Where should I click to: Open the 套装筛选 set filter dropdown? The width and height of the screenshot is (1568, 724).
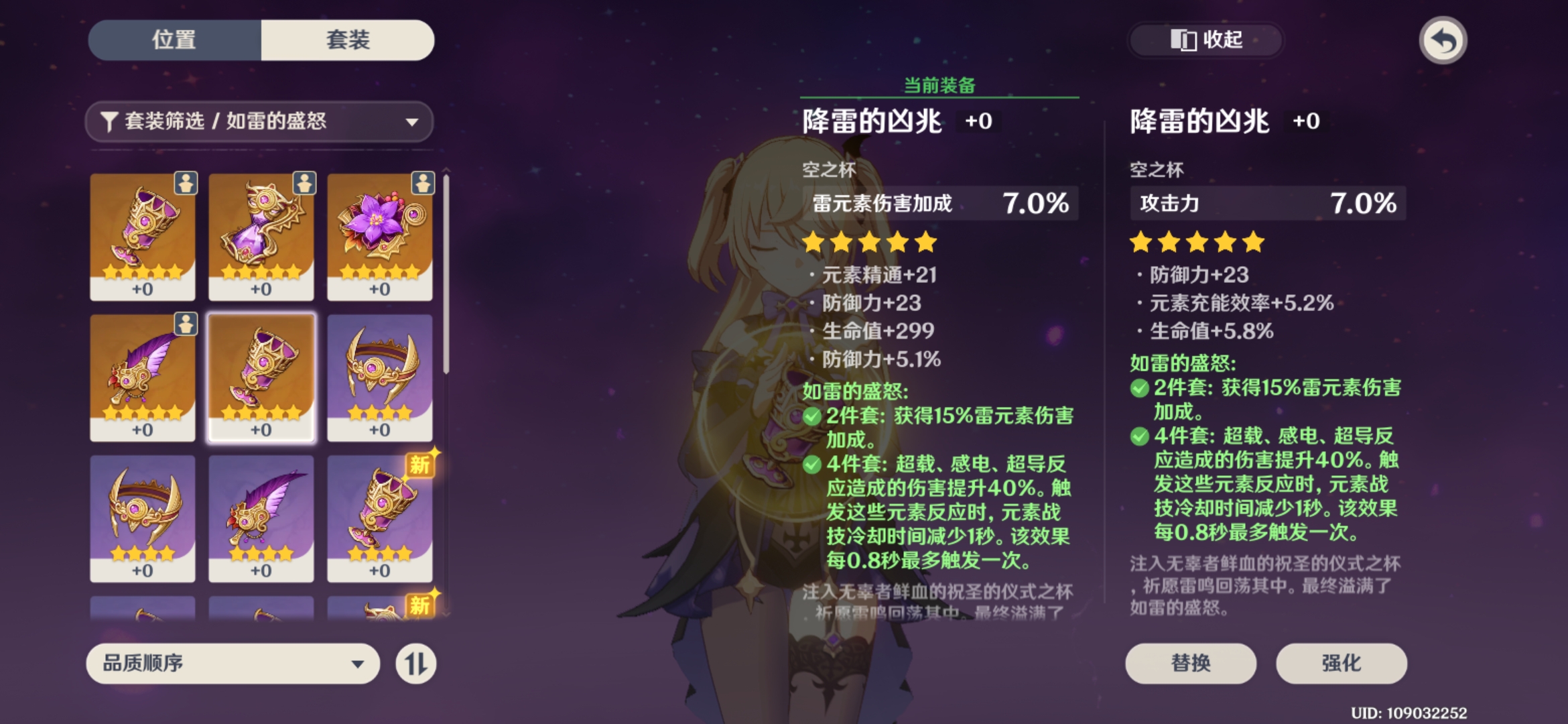click(x=260, y=121)
